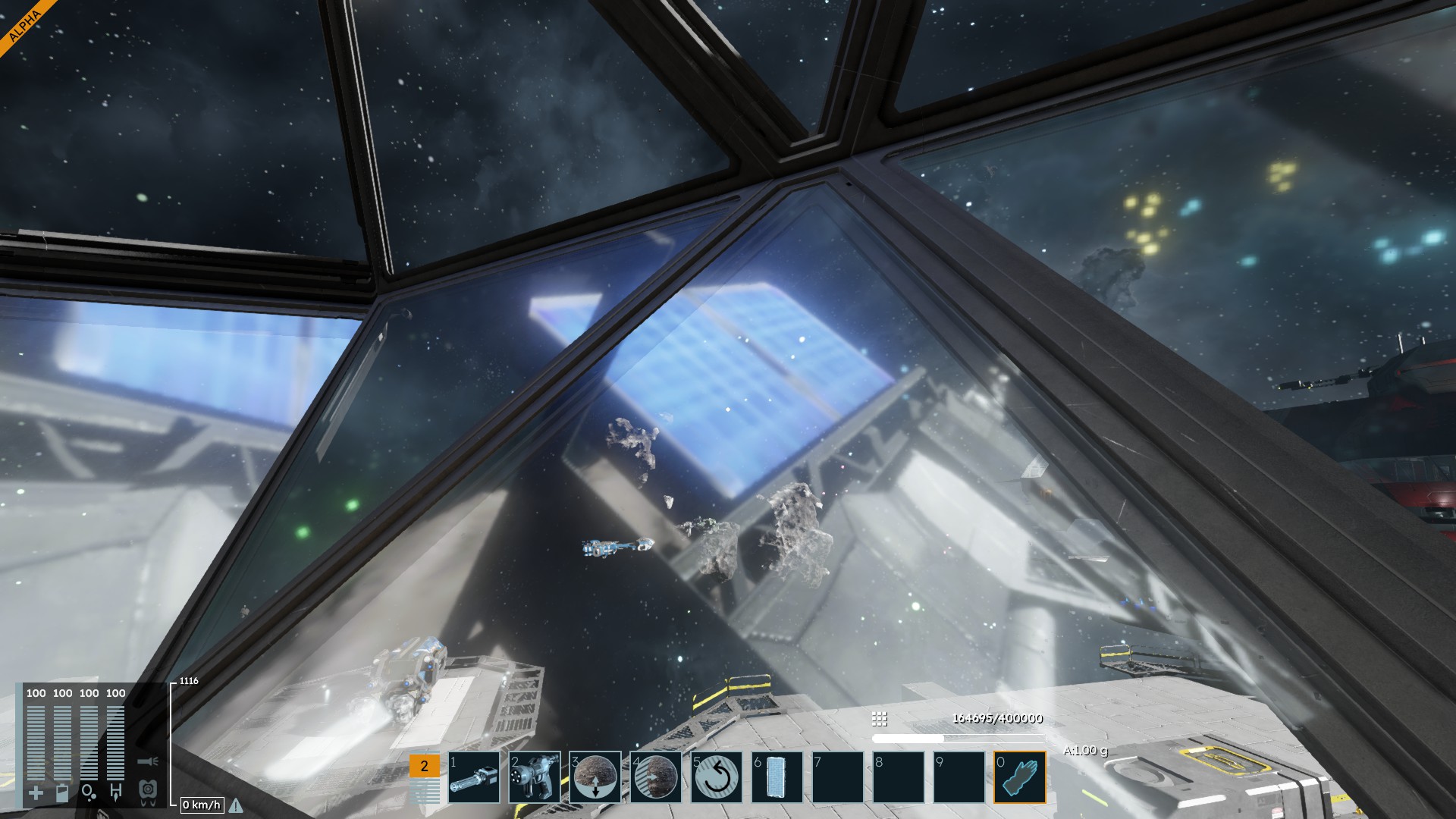Screen dimensions: 1456x819
Task: Click the orange active toolbar number indicator
Action: (x=424, y=766)
